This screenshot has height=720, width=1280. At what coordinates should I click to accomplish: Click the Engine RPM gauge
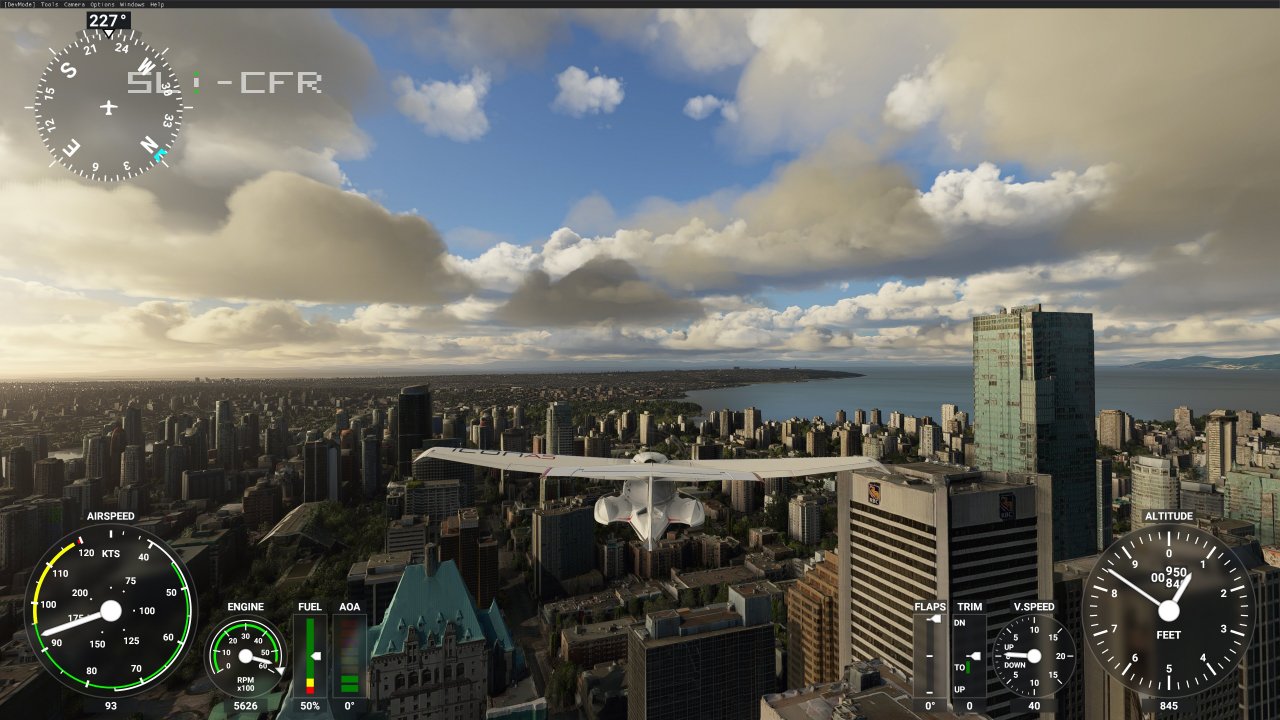click(x=243, y=658)
